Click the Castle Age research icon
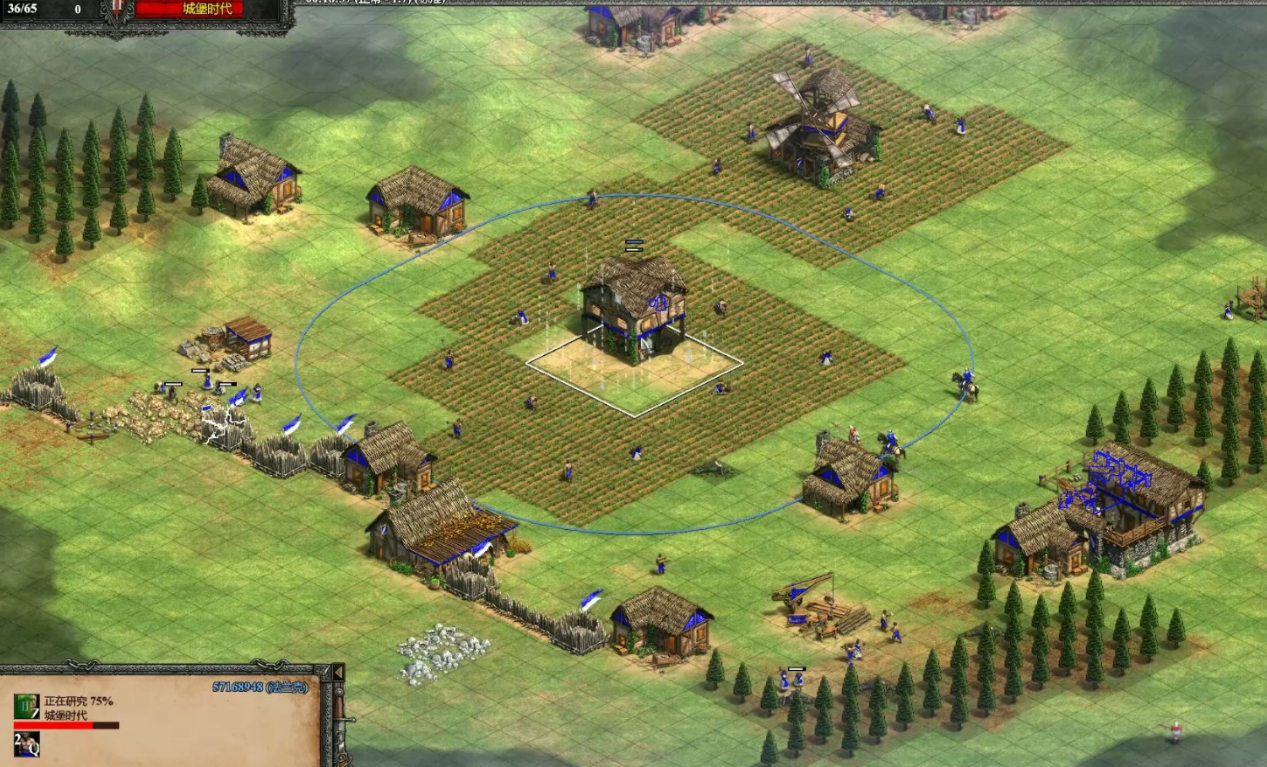The image size is (1267, 767). click(x=26, y=707)
